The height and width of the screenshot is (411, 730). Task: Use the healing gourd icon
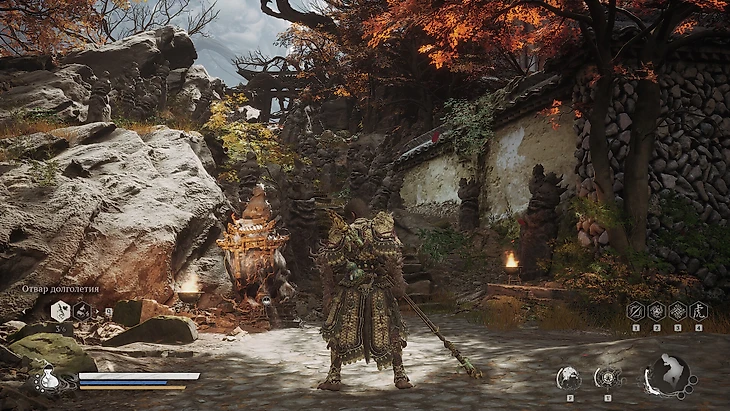pyautogui.click(x=47, y=381)
